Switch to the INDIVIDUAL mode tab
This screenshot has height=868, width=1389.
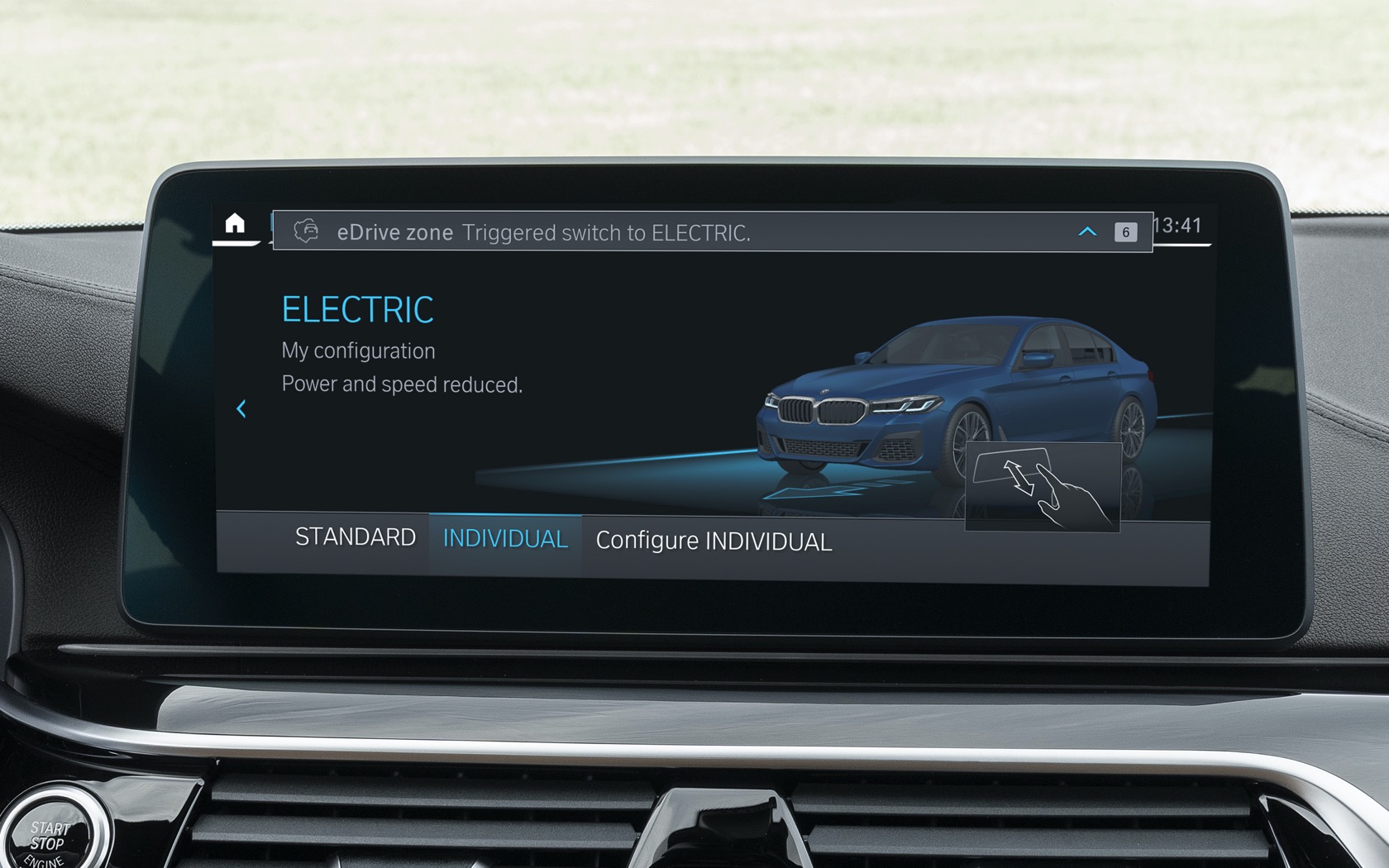pos(505,540)
